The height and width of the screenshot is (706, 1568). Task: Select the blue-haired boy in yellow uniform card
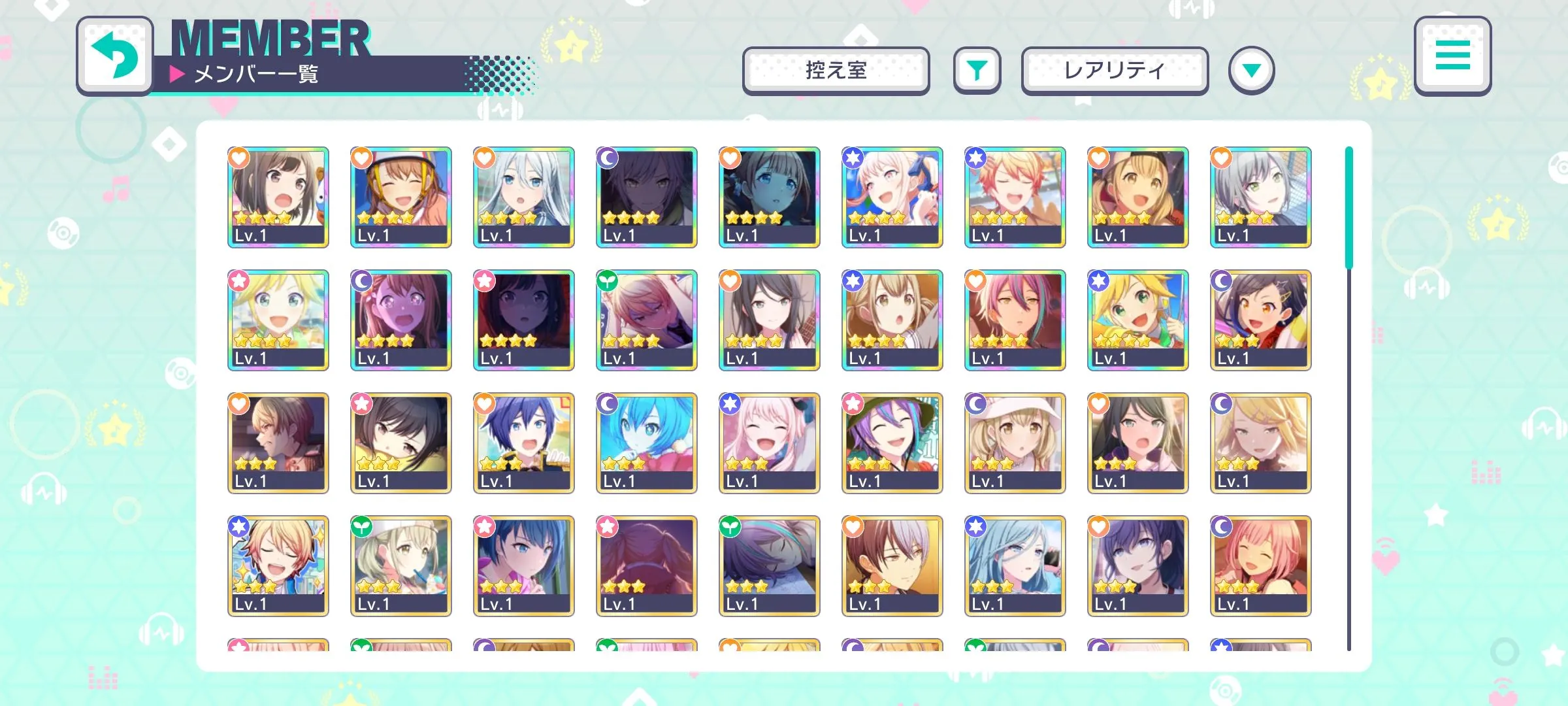(x=524, y=443)
